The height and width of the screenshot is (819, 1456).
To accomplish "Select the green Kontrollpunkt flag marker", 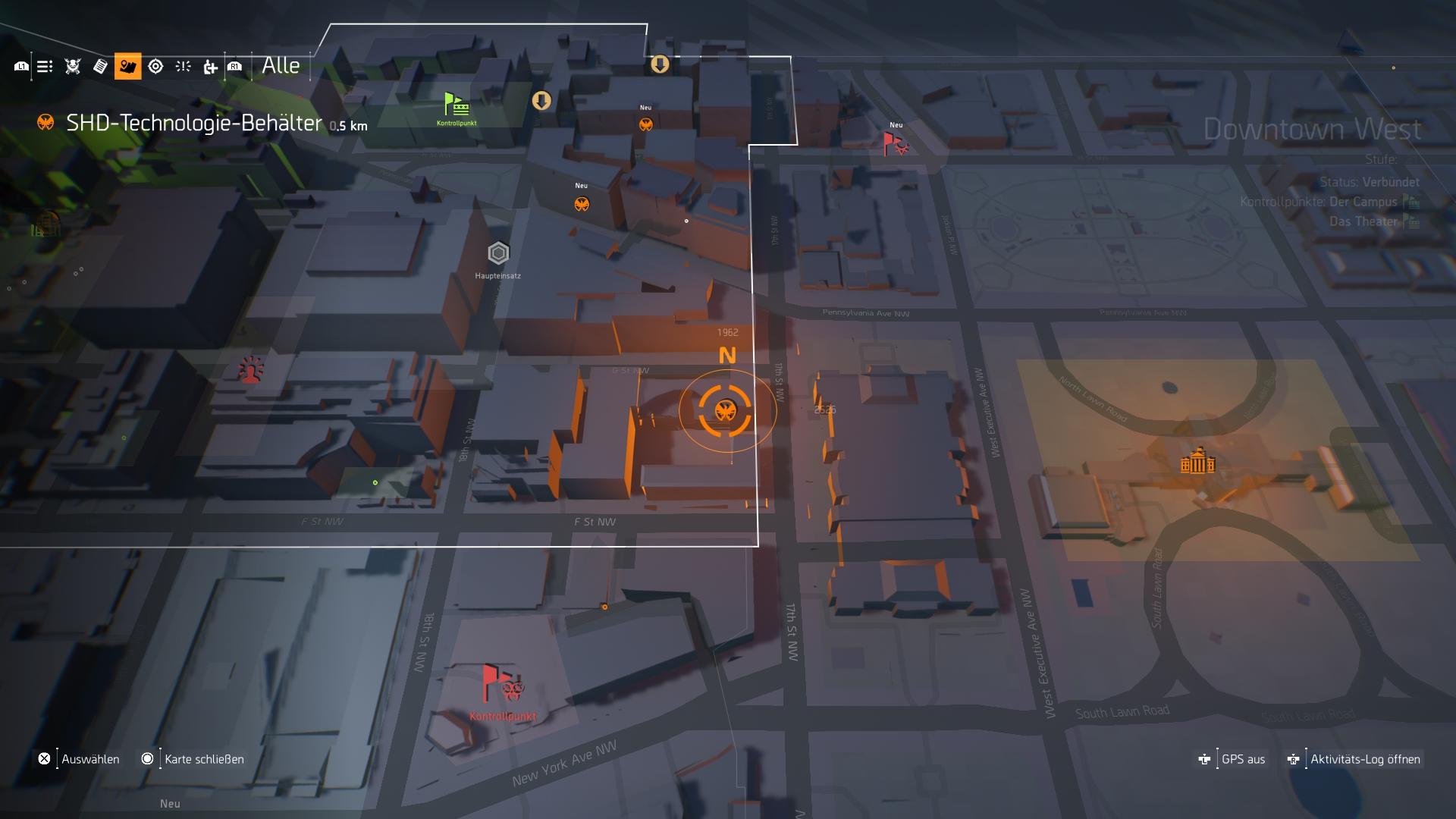I will pos(456,106).
